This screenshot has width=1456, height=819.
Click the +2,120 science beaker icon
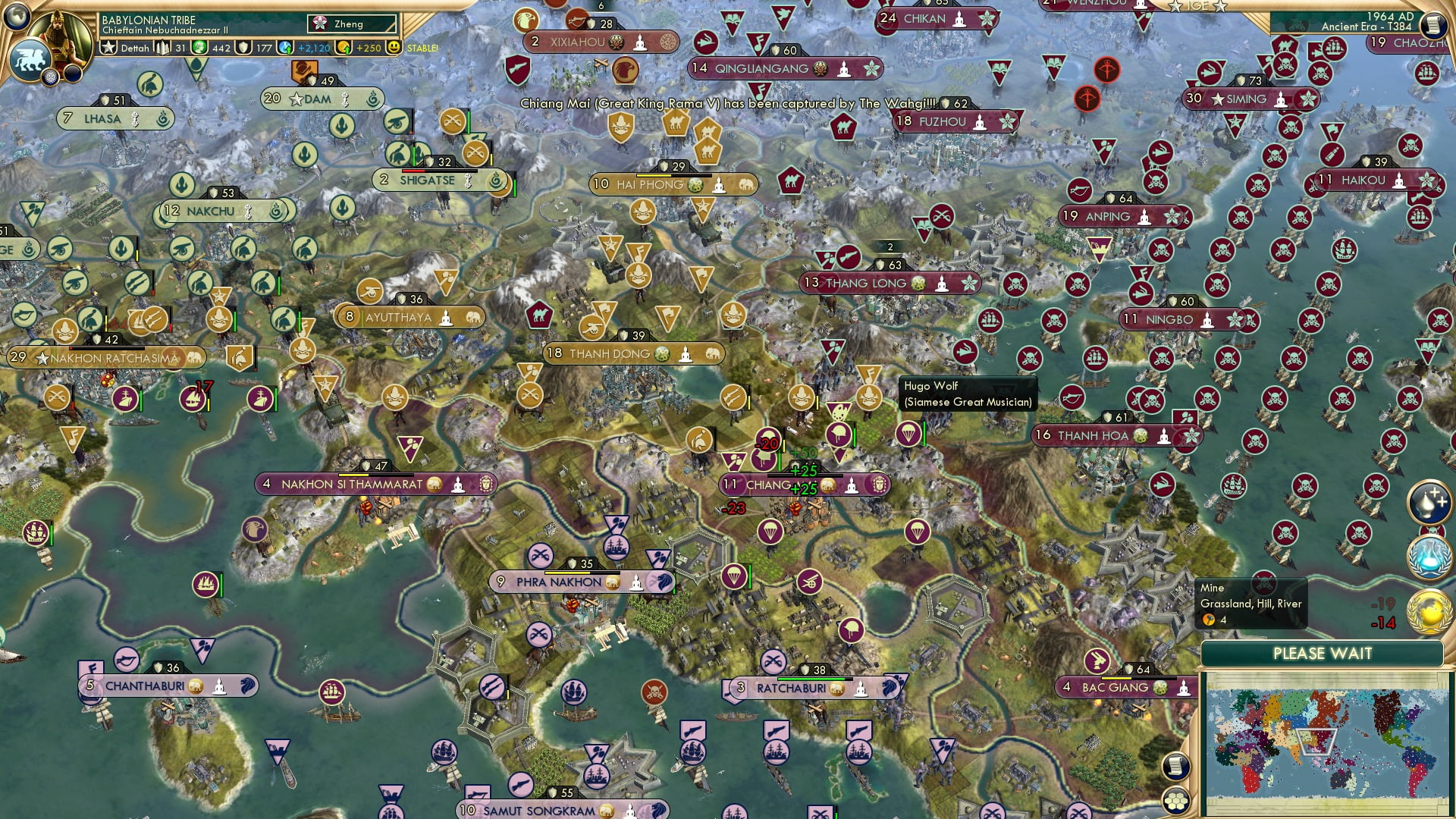[x=285, y=47]
